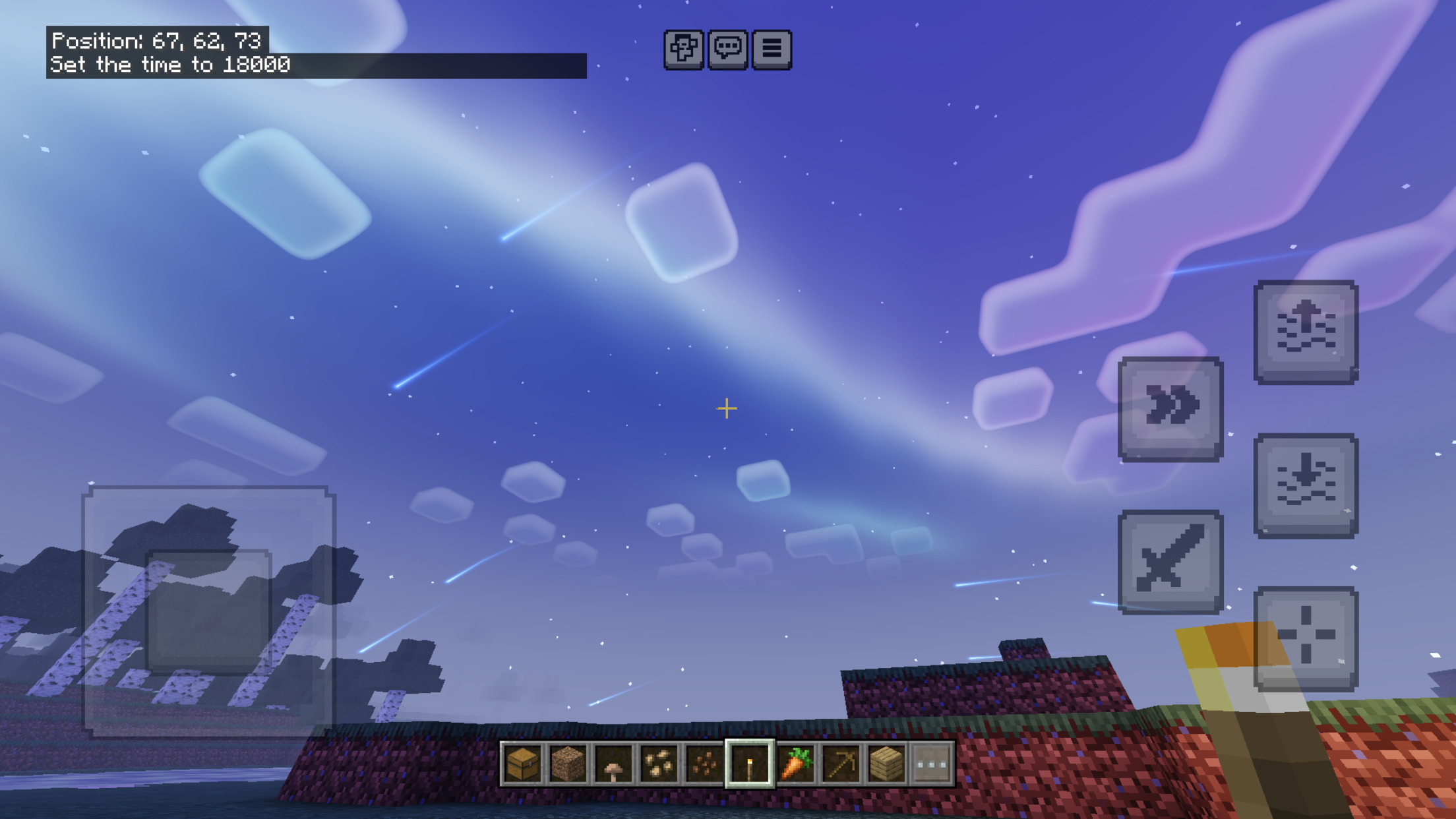This screenshot has height=819, width=1456.
Task: Open the emote button at top
Action: 683,49
